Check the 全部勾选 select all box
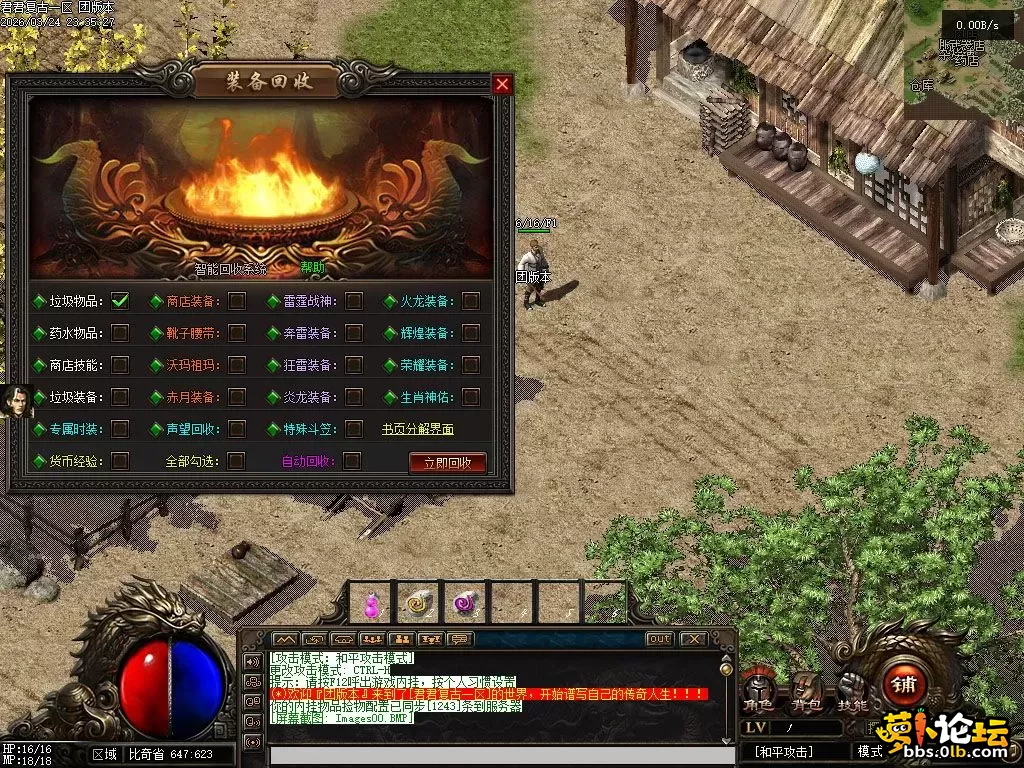This screenshot has width=1024, height=768. (237, 461)
